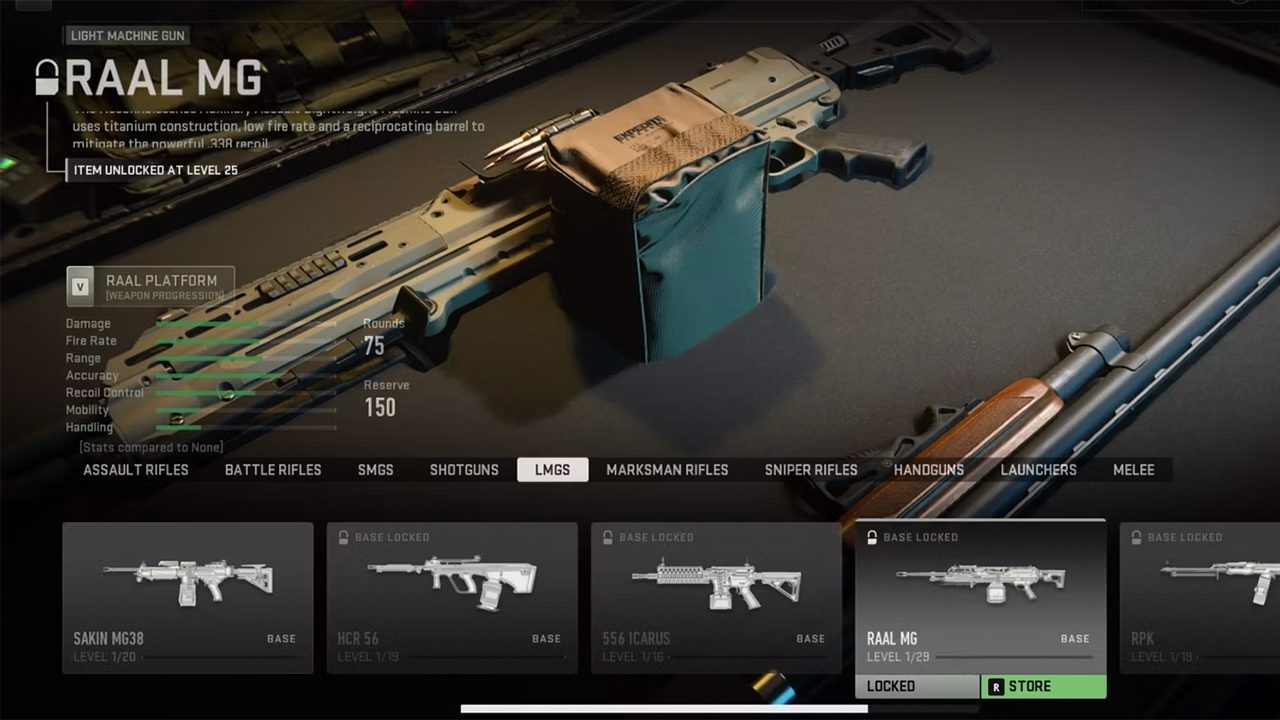Select the Sakin MG38 weapon card
The height and width of the screenshot is (720, 1280).
[x=188, y=597]
